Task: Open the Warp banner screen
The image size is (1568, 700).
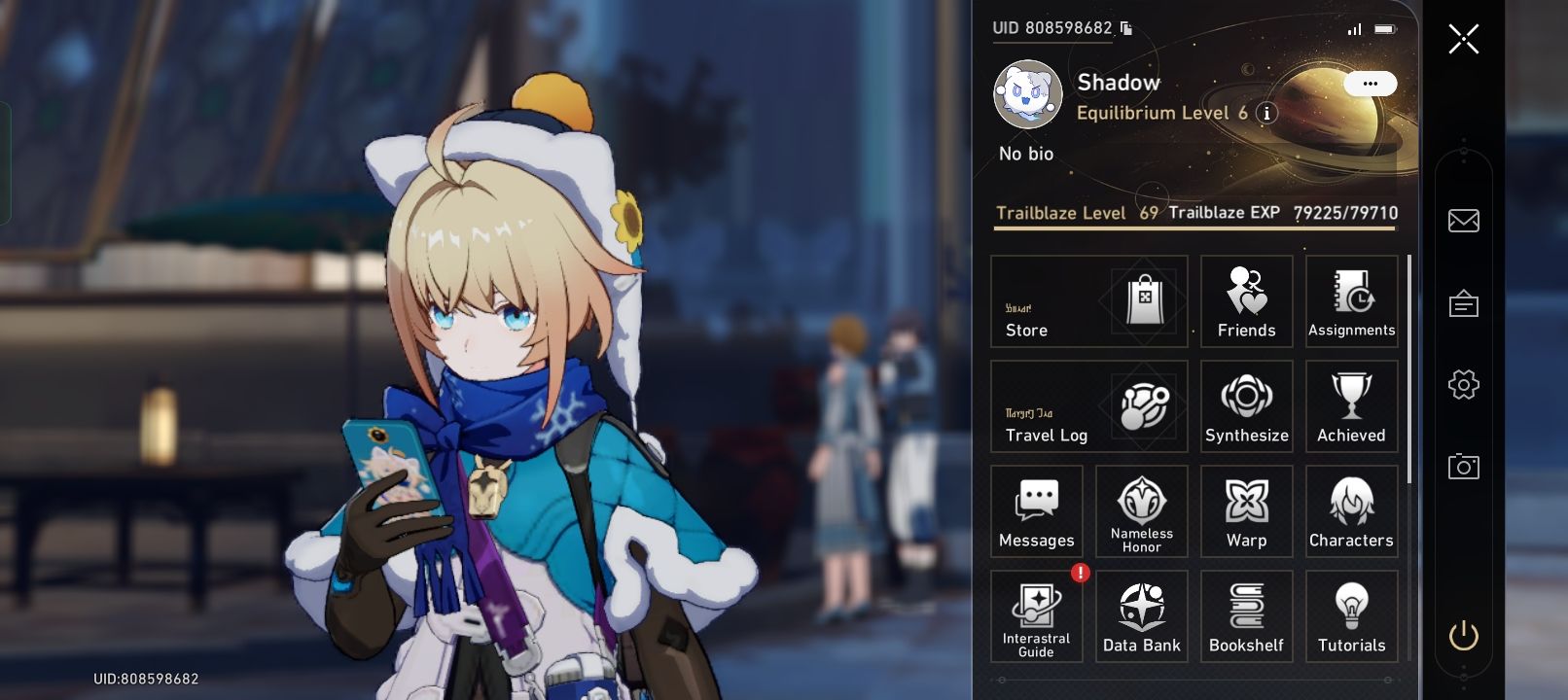Action: click(x=1246, y=510)
